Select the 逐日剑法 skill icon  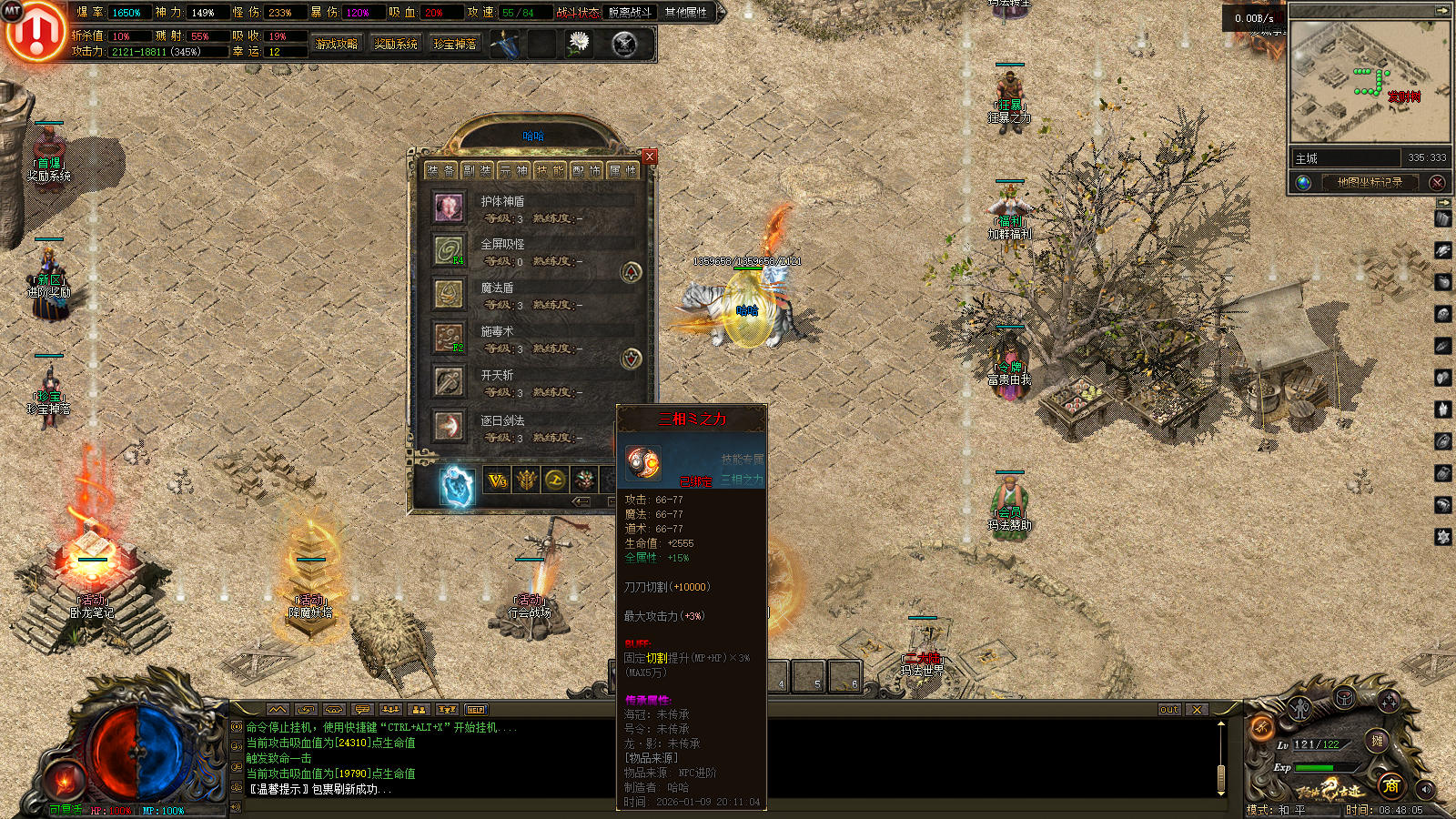click(448, 425)
